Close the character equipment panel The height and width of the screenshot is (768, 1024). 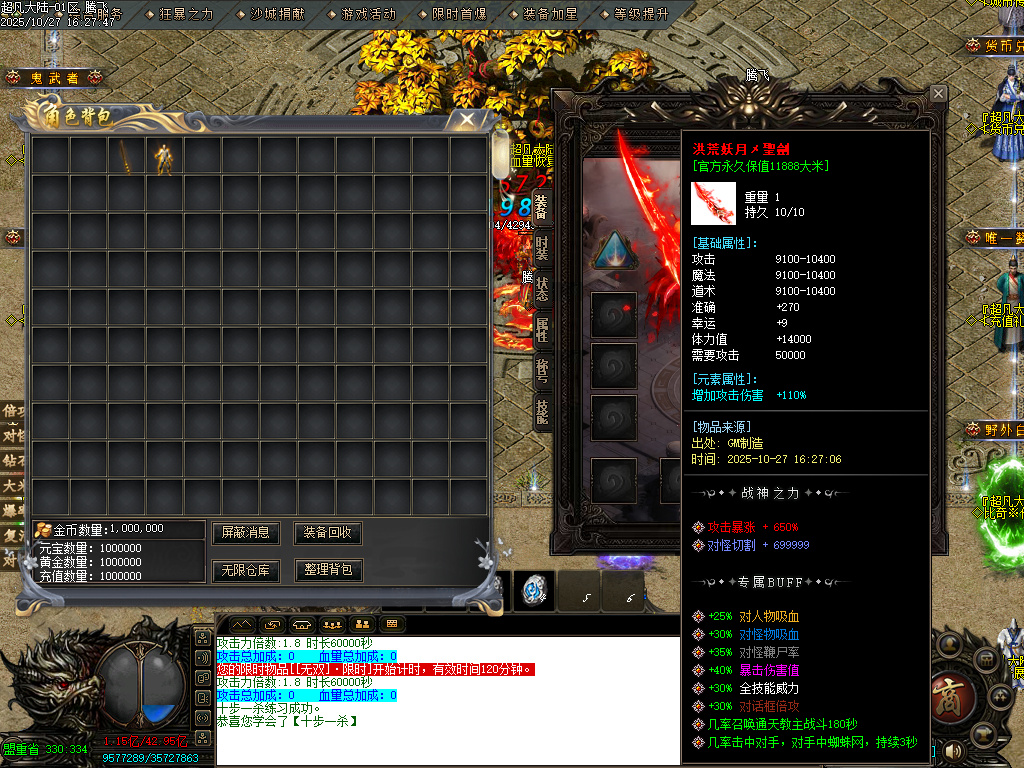pyautogui.click(x=938, y=93)
